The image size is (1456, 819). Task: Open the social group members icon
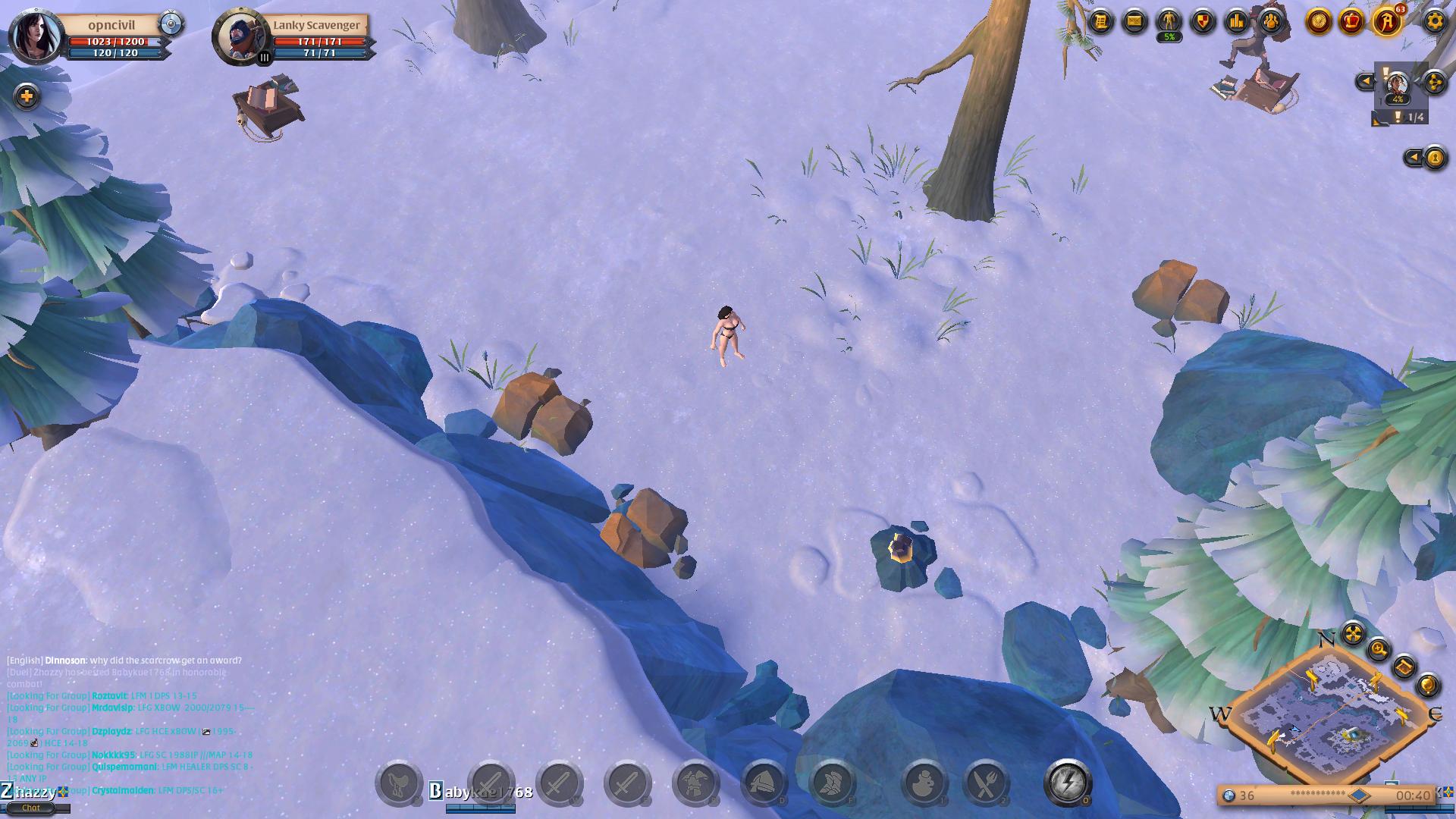click(x=1271, y=22)
